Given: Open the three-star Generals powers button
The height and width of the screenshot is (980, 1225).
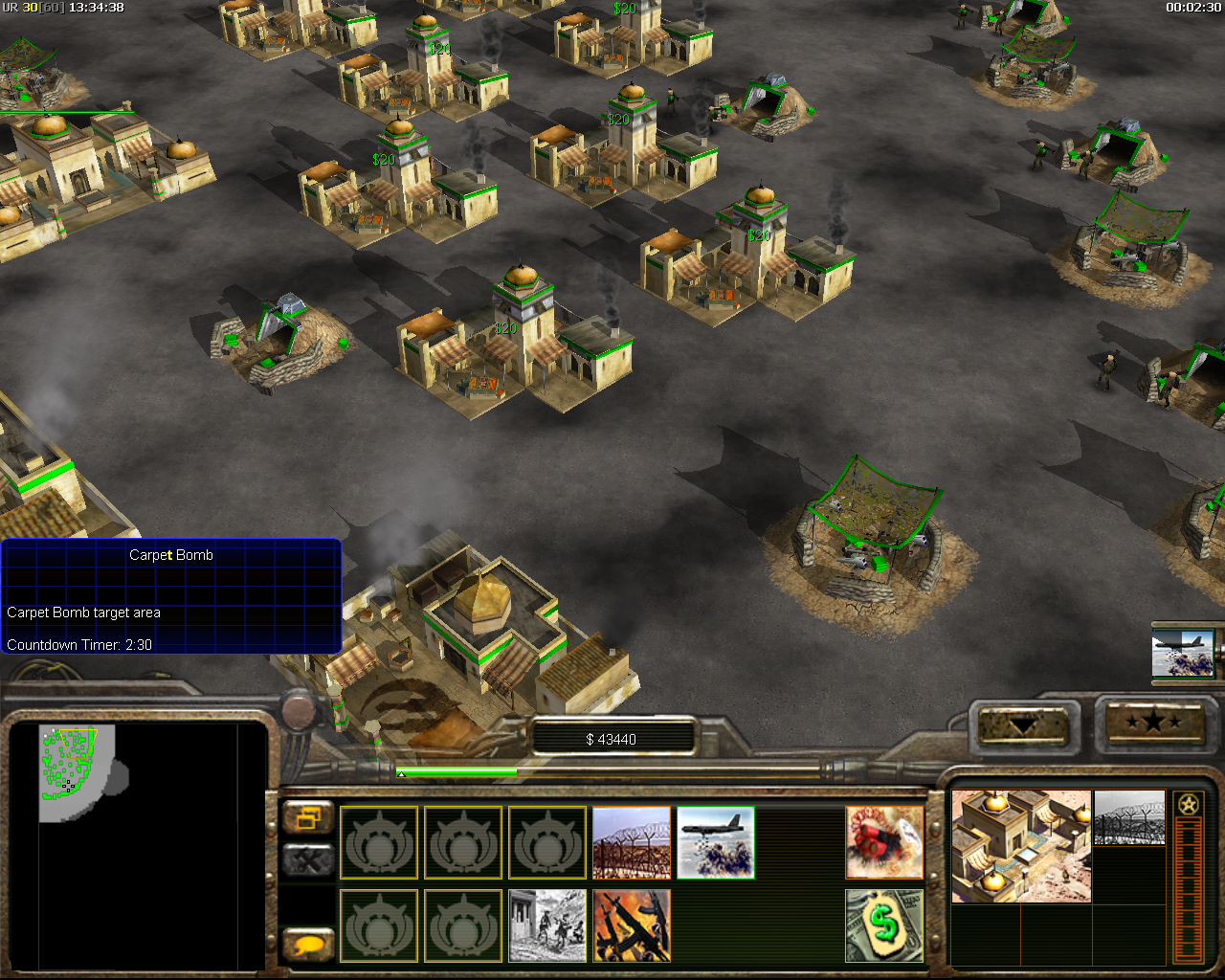Looking at the screenshot, I should [1154, 722].
